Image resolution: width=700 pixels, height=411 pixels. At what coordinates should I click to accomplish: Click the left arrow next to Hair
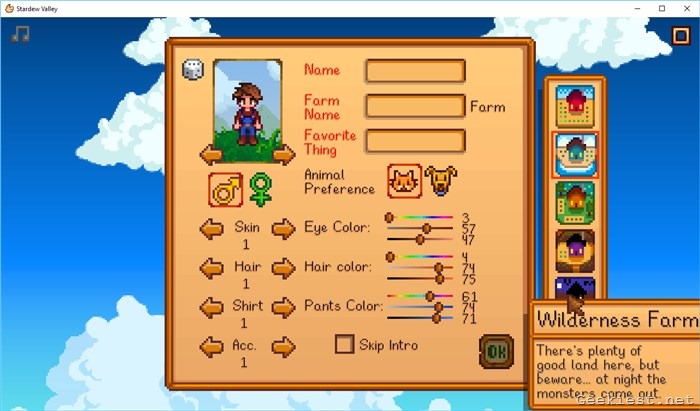(211, 268)
